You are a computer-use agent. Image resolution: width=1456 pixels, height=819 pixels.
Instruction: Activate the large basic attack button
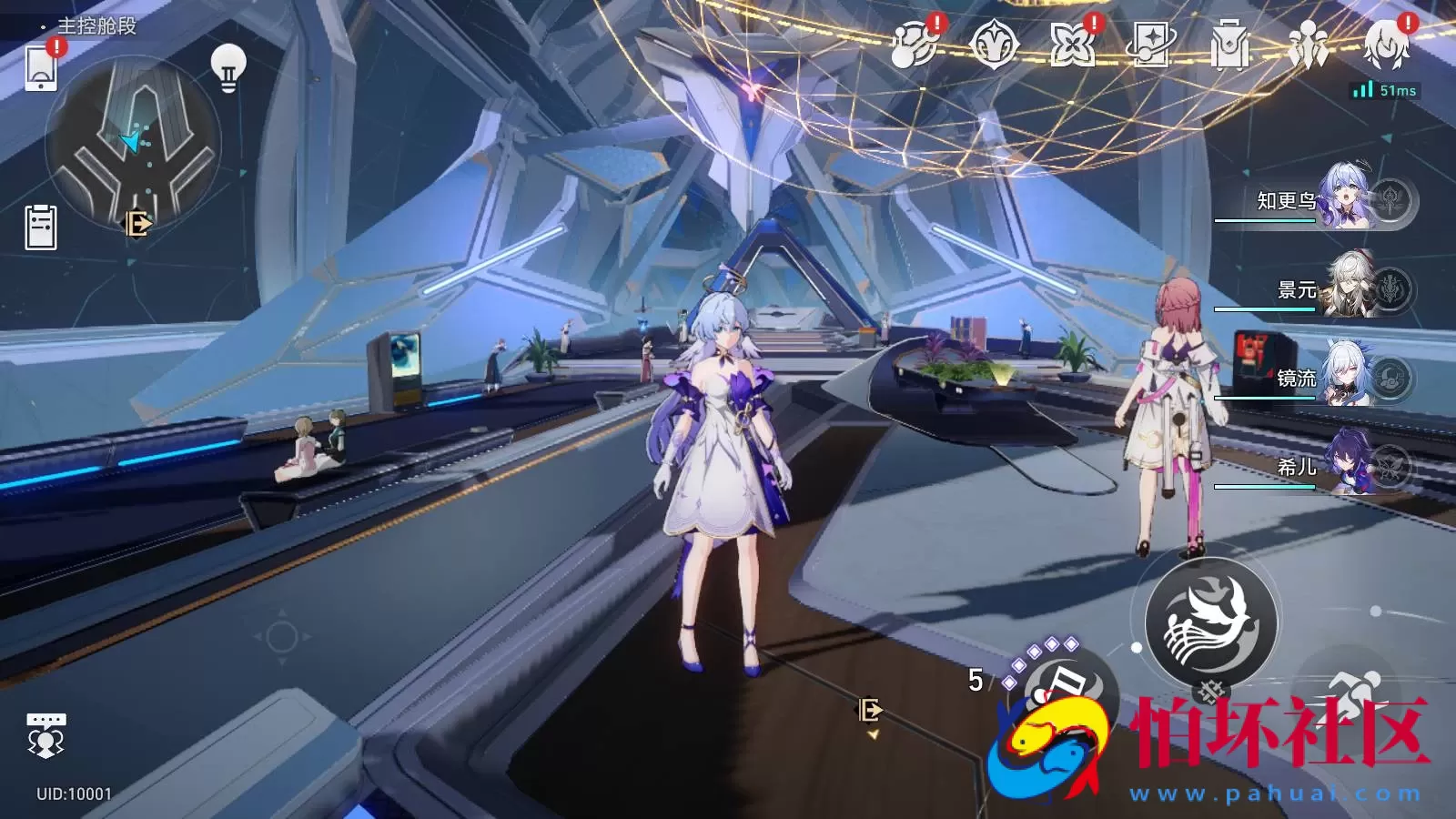[x=1211, y=623]
